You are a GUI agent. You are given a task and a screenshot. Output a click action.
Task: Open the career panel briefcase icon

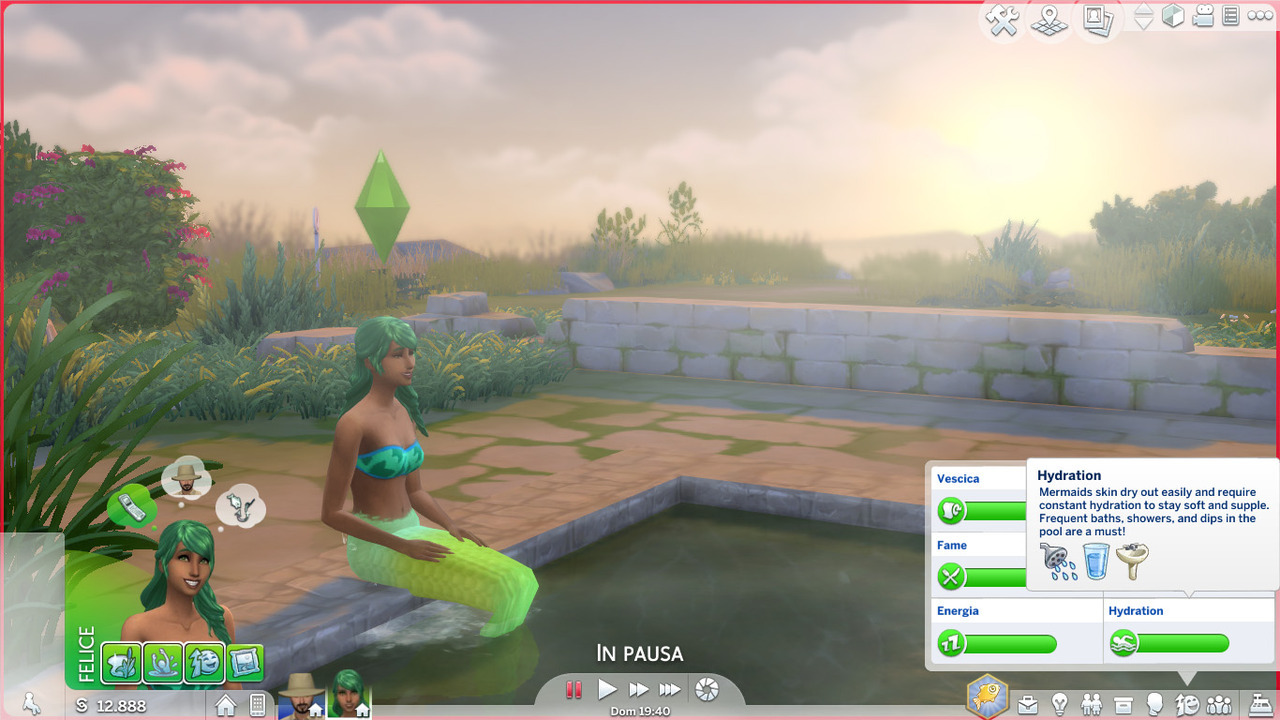(1028, 704)
